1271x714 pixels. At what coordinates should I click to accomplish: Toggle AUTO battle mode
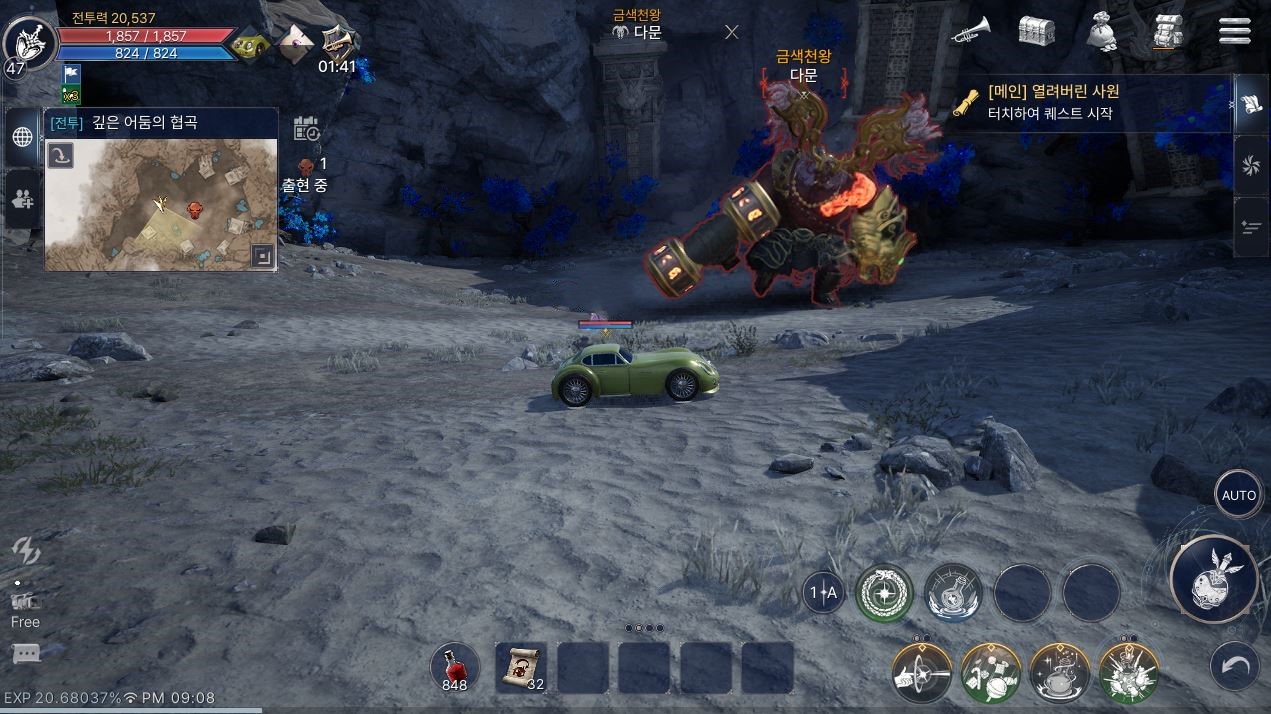coord(1238,495)
